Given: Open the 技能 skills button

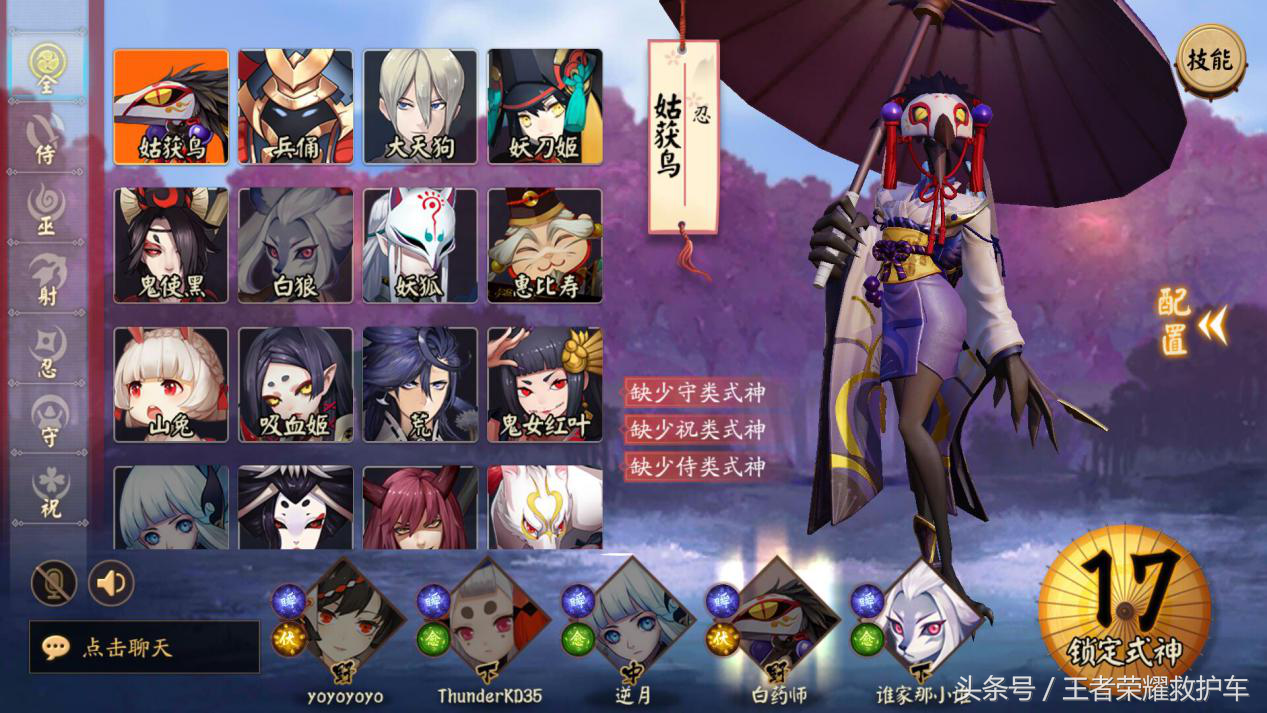Looking at the screenshot, I should click(1211, 61).
